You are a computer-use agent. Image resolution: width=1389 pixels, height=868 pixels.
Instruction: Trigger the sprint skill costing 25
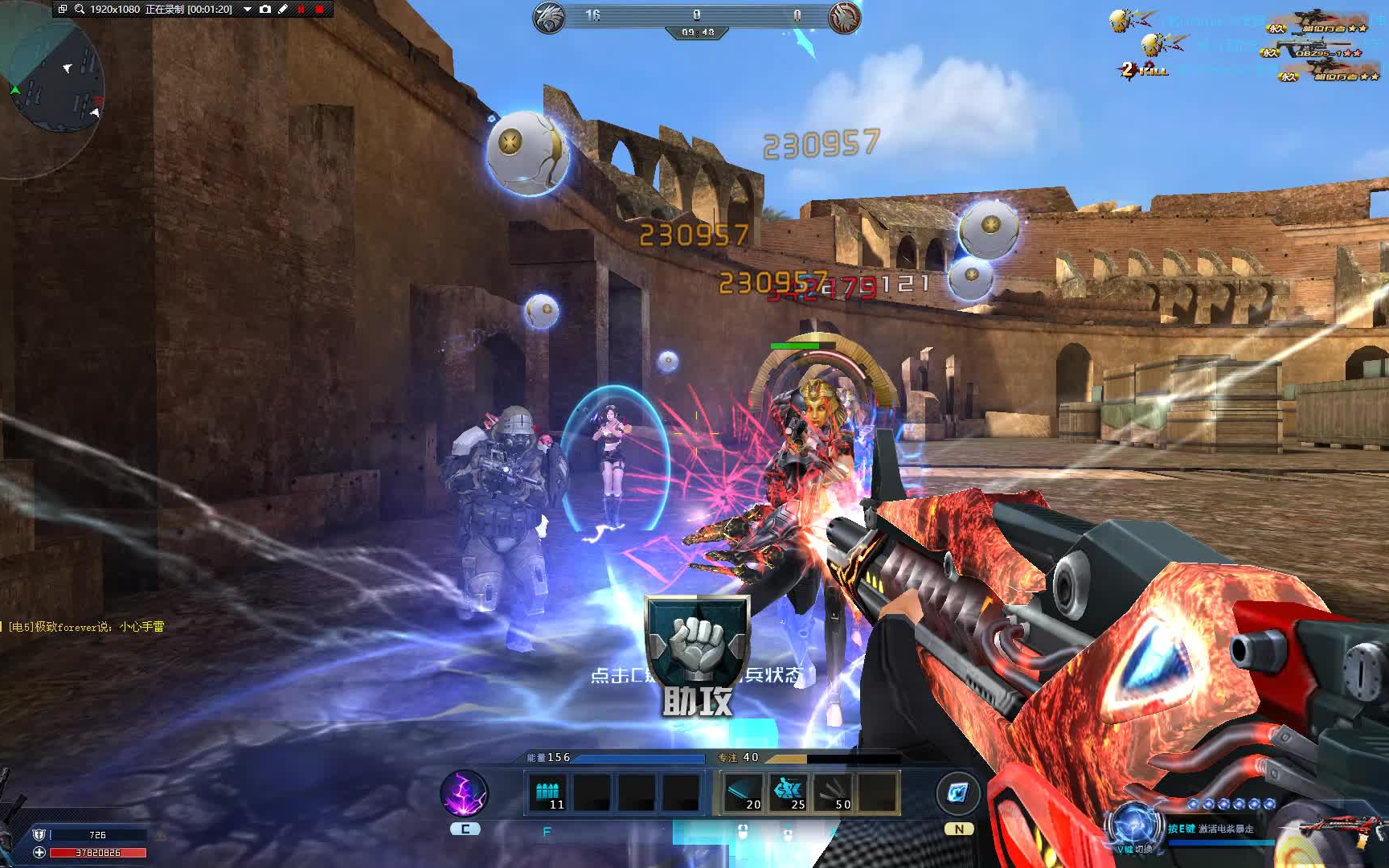pos(788,793)
